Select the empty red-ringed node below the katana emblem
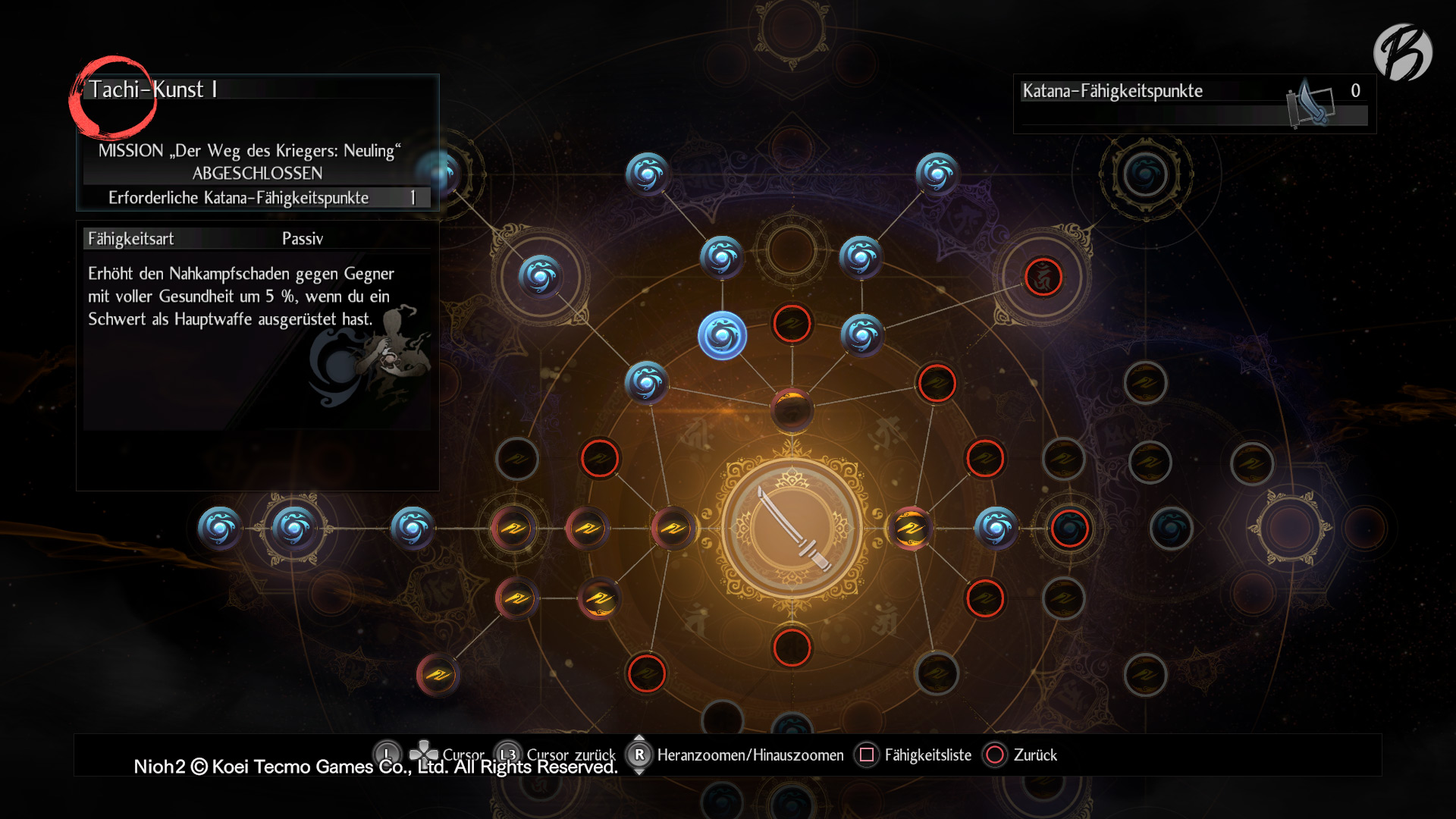Screen dimensions: 1456x819 (x=792, y=648)
